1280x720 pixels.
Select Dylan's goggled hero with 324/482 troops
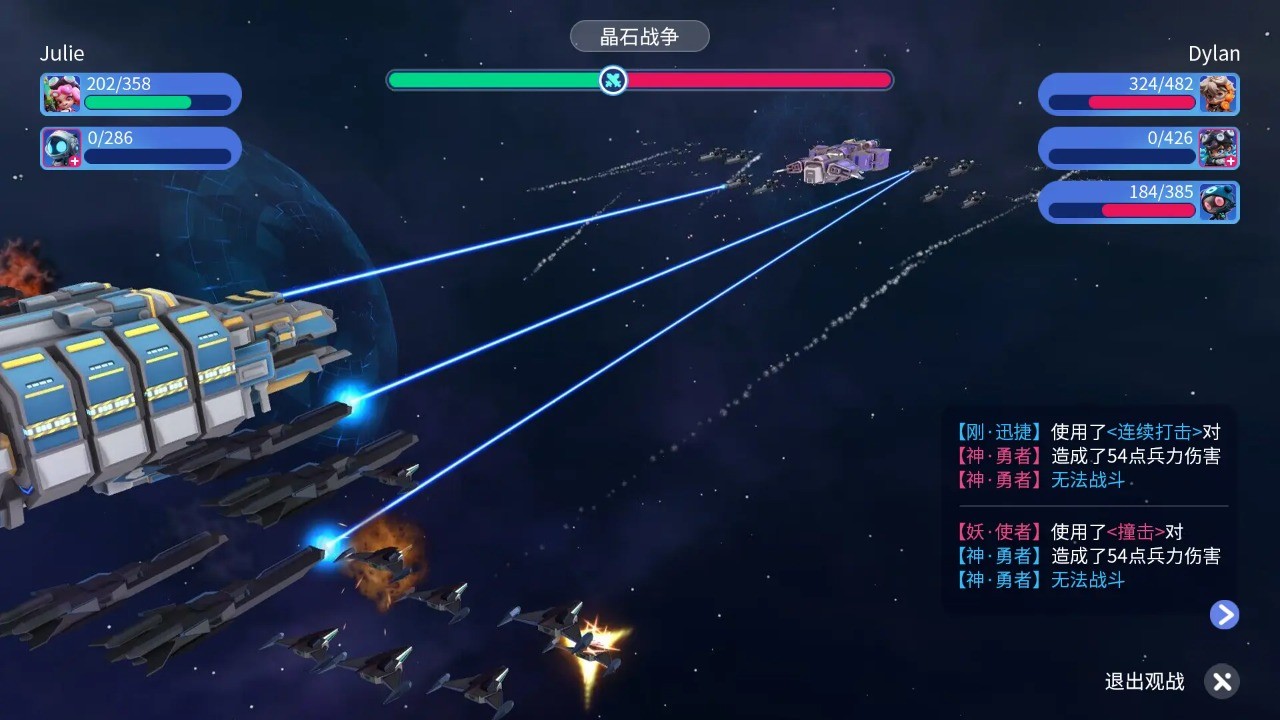coord(1218,94)
